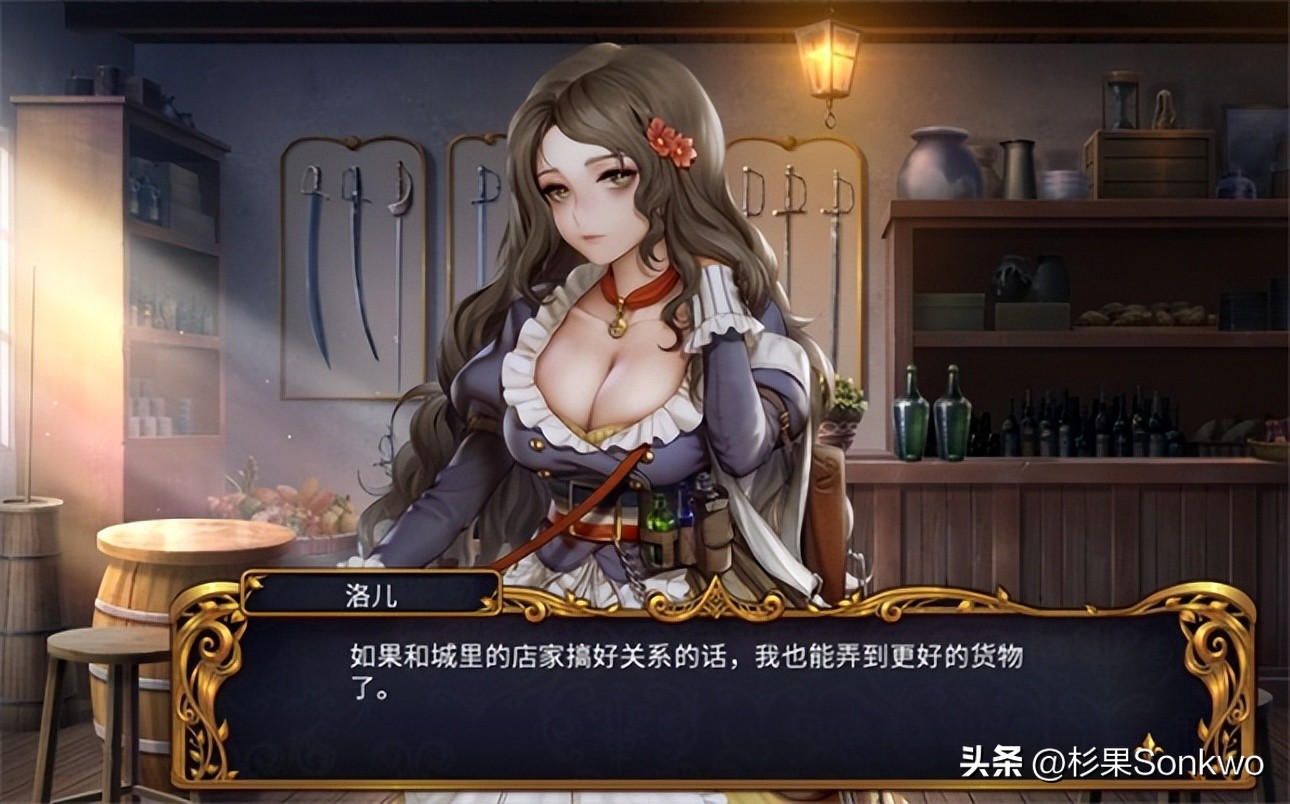Click the gold pendant on her necklace

[x=617, y=325]
